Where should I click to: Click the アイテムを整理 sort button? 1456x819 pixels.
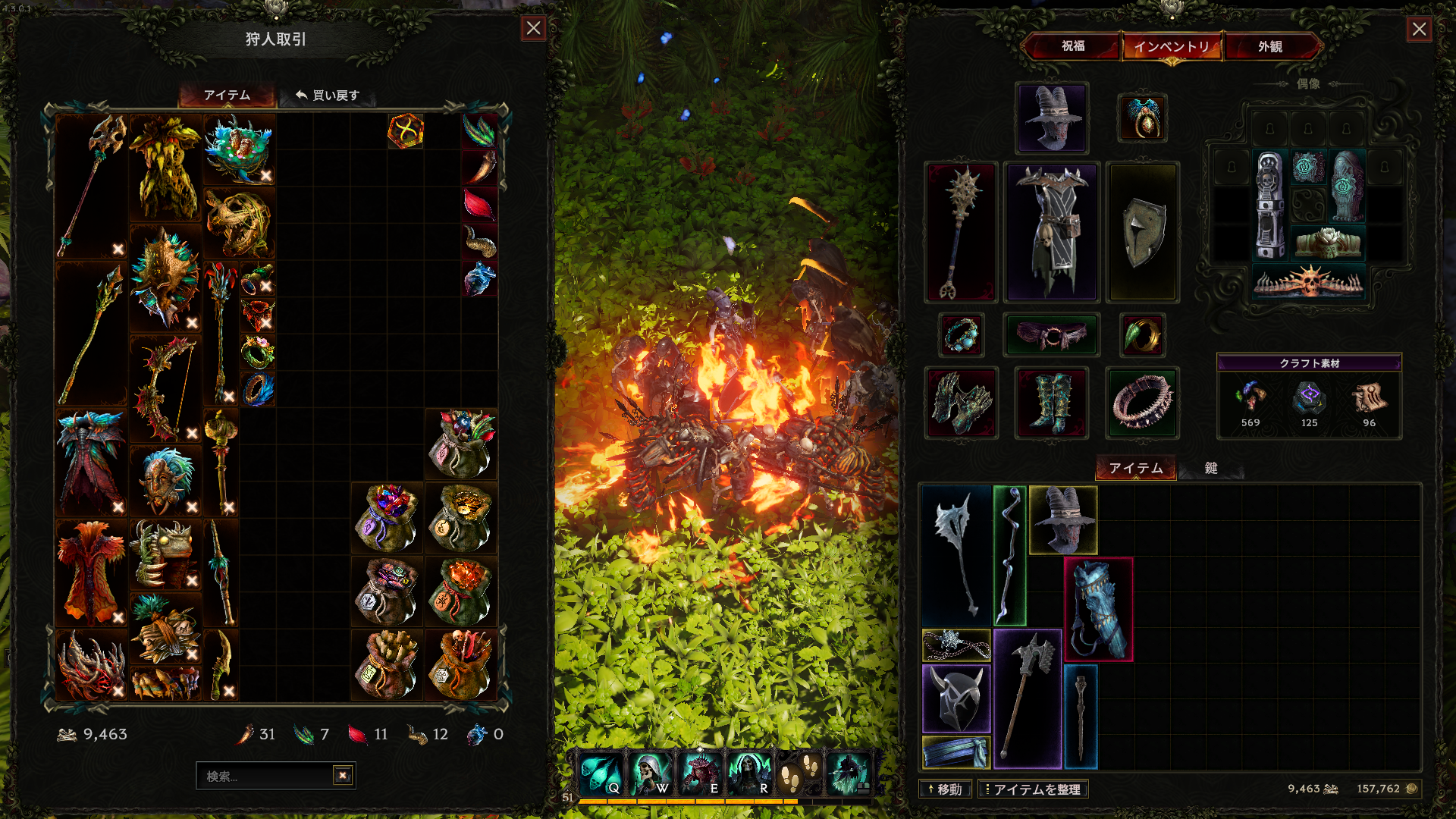click(1033, 789)
